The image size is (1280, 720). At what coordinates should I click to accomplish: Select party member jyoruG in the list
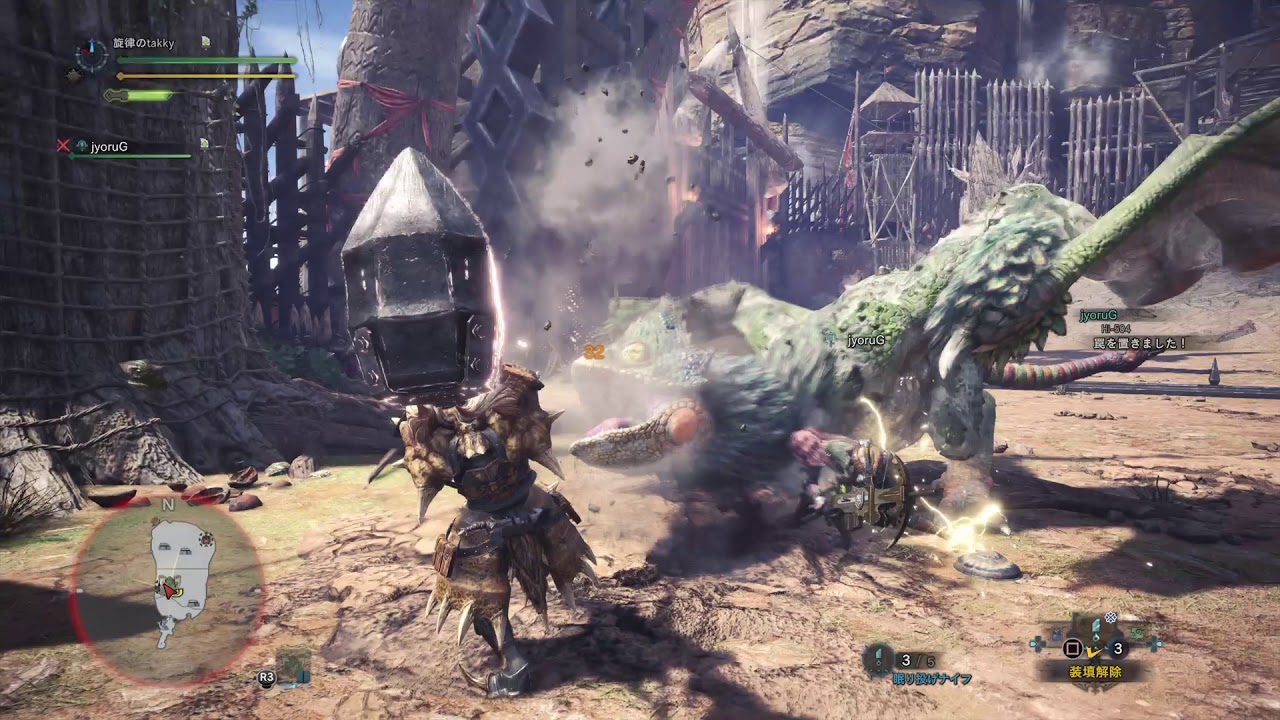tap(109, 147)
